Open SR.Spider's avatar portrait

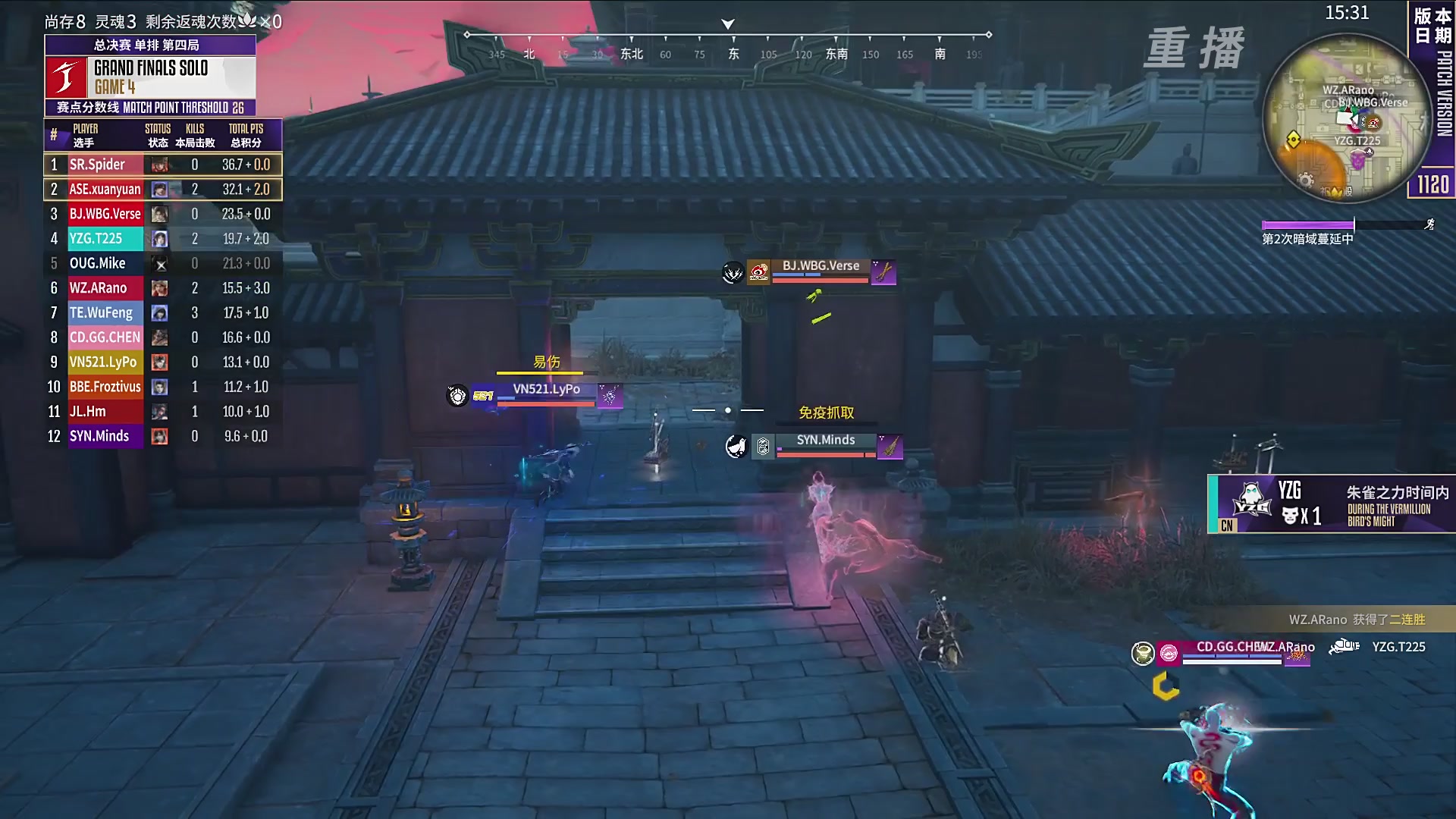(159, 165)
